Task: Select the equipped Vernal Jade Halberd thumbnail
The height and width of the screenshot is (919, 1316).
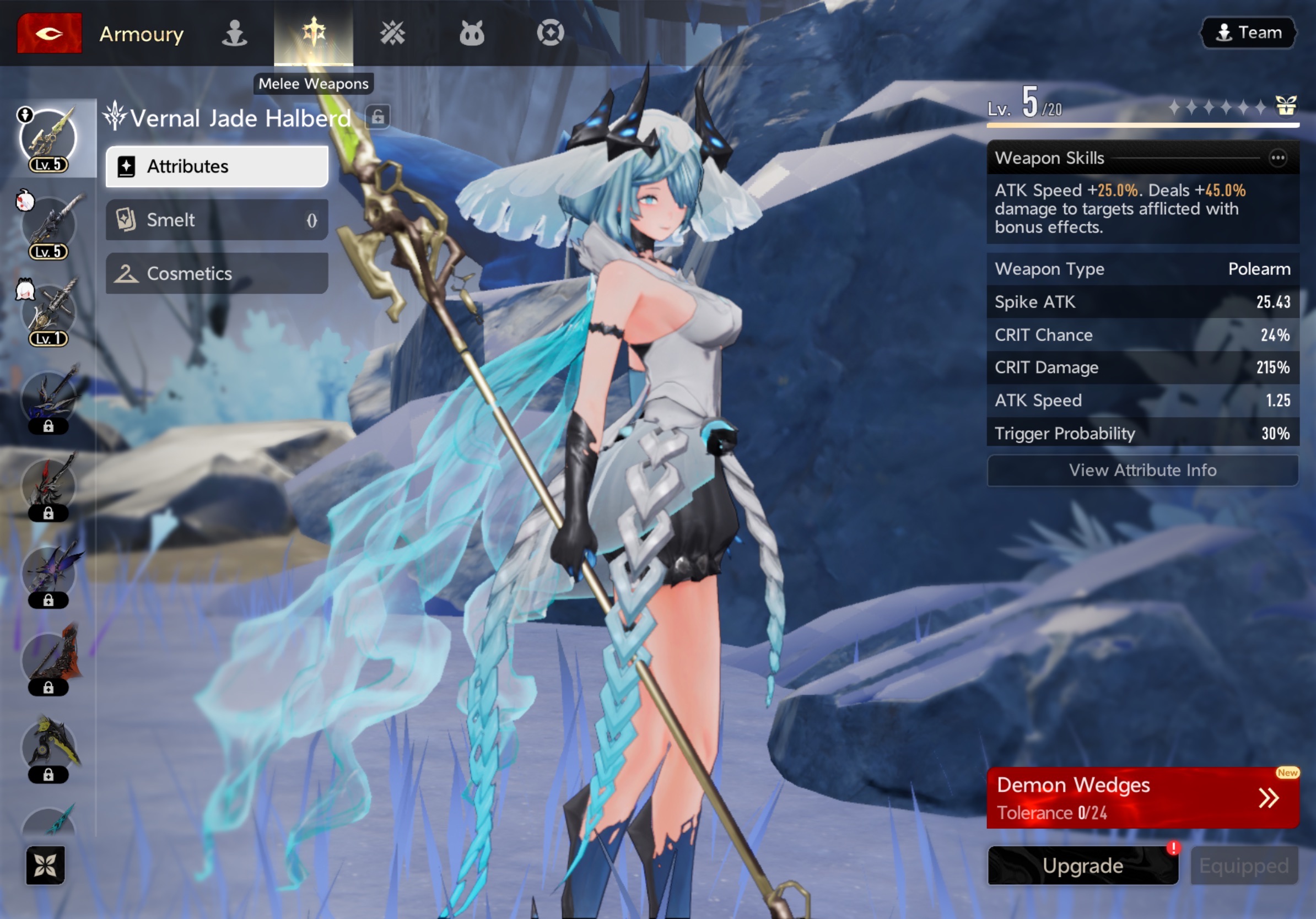Action: pyautogui.click(x=48, y=139)
